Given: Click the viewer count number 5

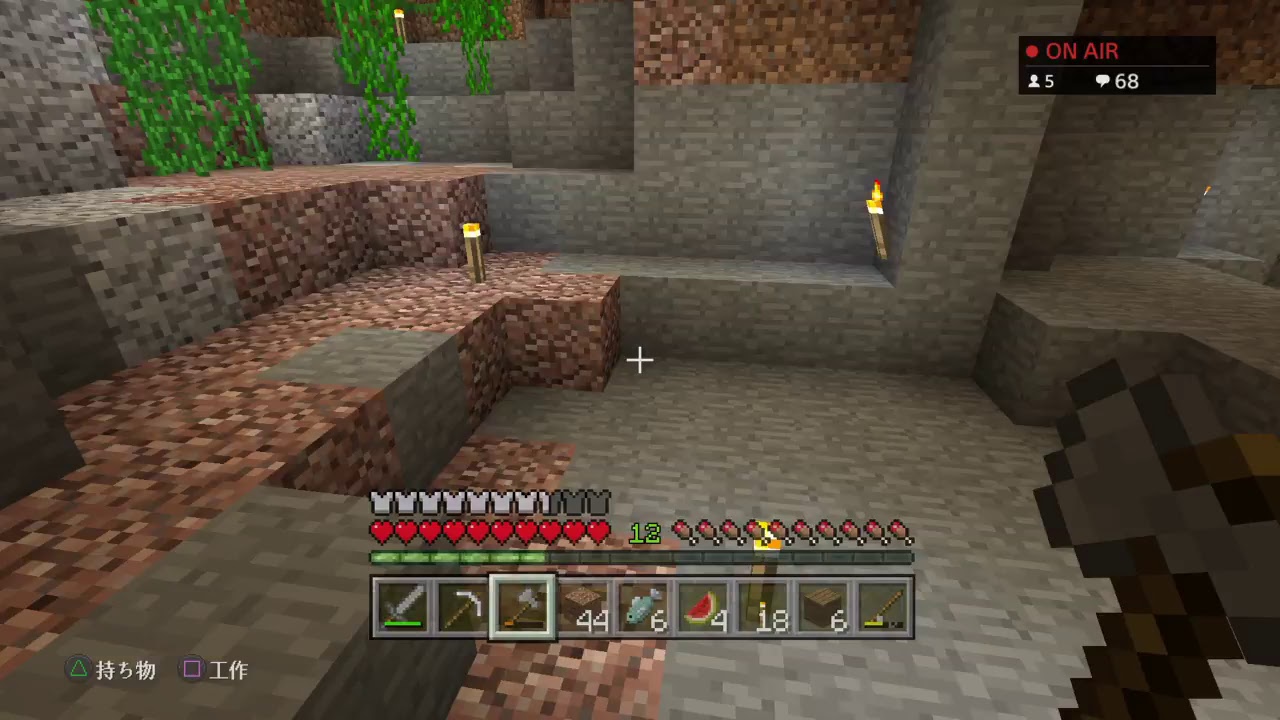Looking at the screenshot, I should [x=1047, y=81].
